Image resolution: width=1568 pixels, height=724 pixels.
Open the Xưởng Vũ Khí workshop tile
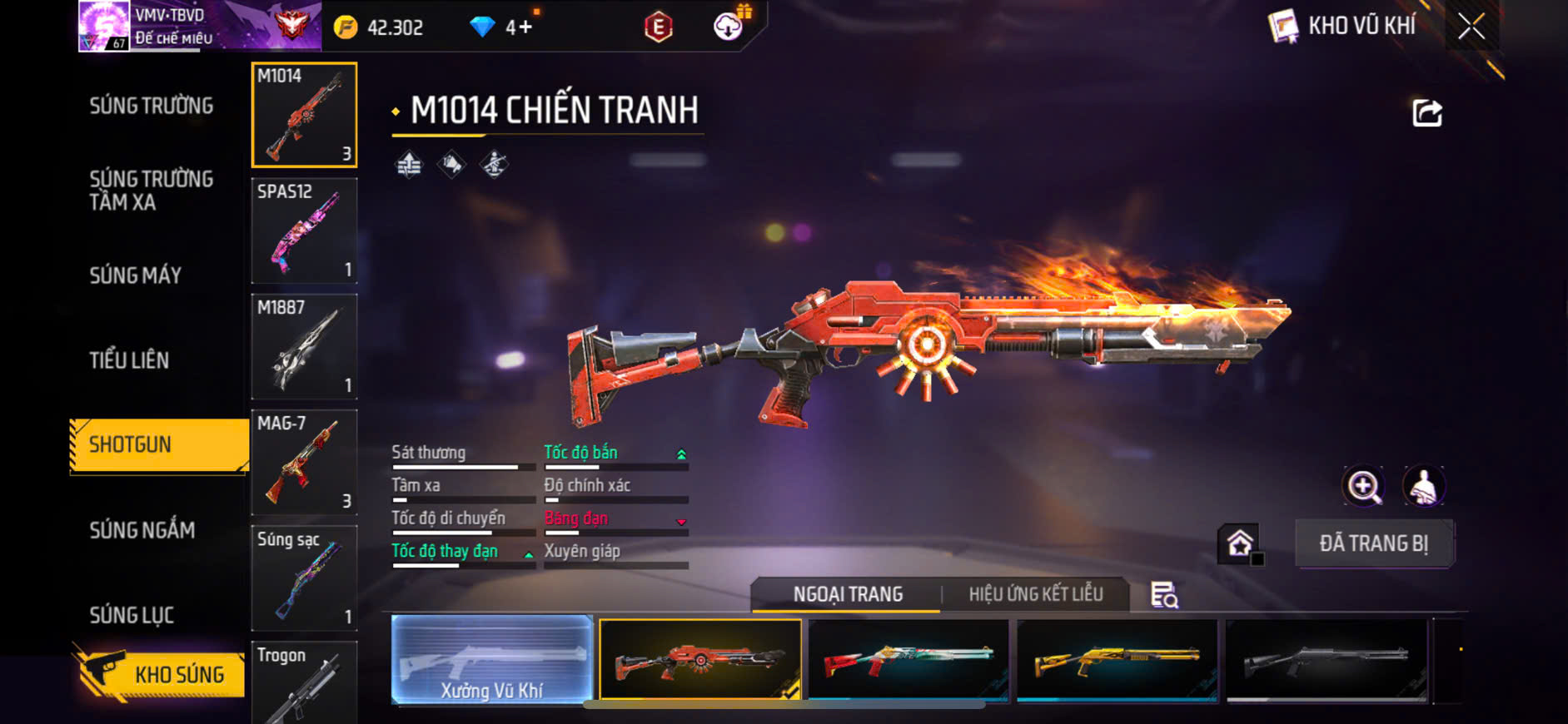[491, 660]
